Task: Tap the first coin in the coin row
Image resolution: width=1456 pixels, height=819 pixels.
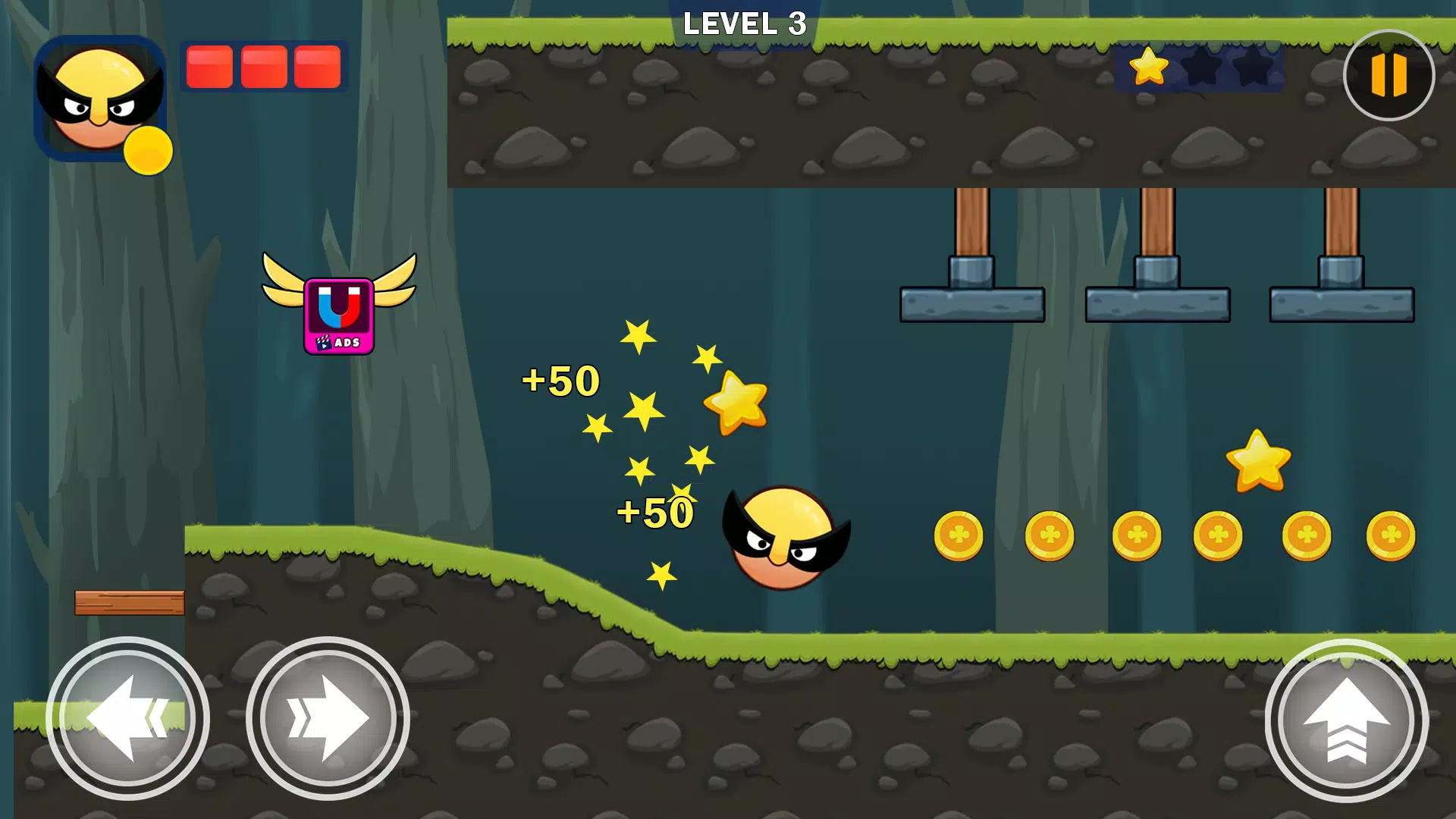Action: (957, 535)
